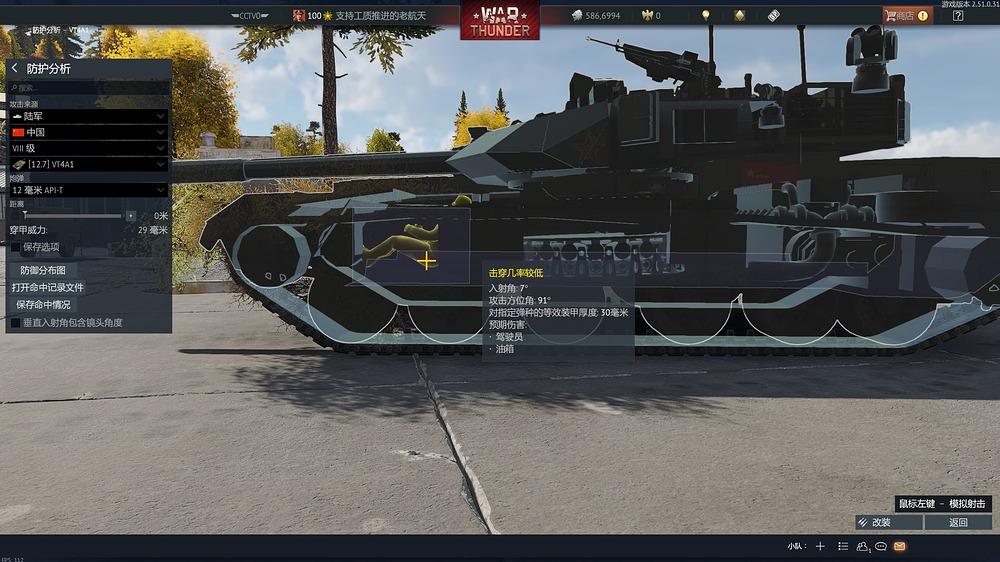Screen dimensions: 1000x562
Task: Open the orange mail envelope icon
Action: coord(899,547)
